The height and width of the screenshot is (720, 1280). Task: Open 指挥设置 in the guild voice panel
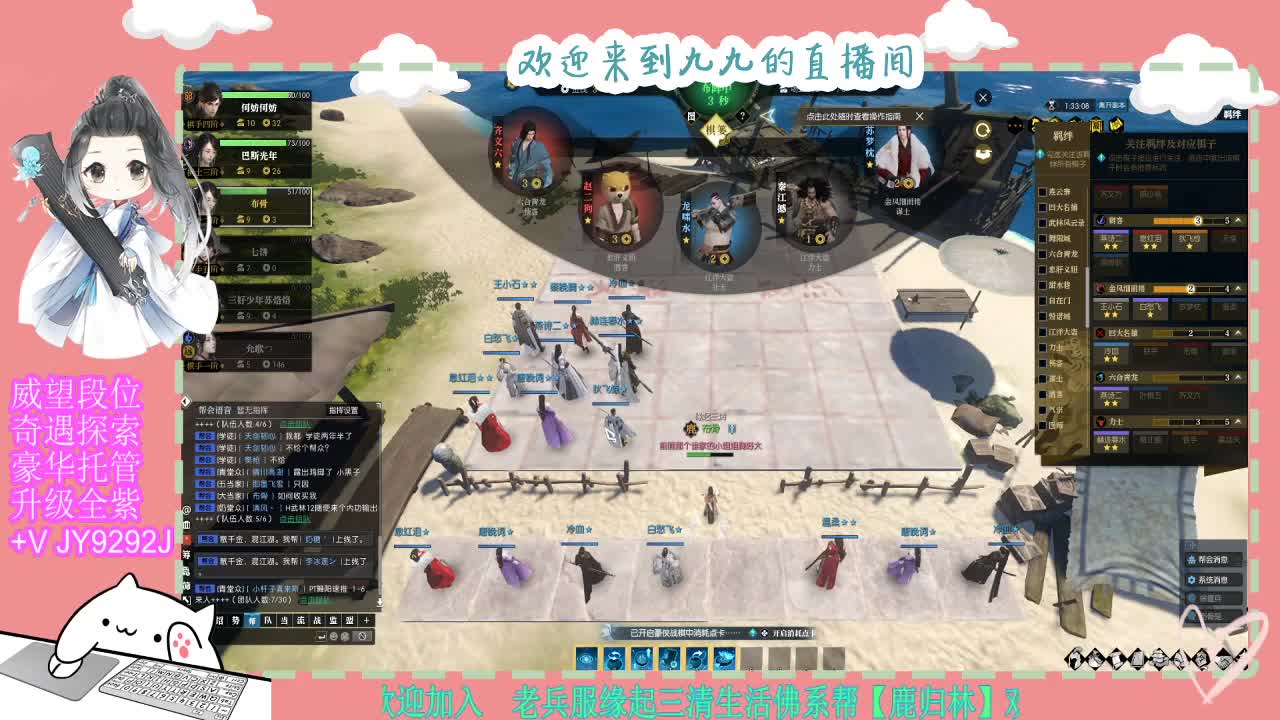point(343,409)
